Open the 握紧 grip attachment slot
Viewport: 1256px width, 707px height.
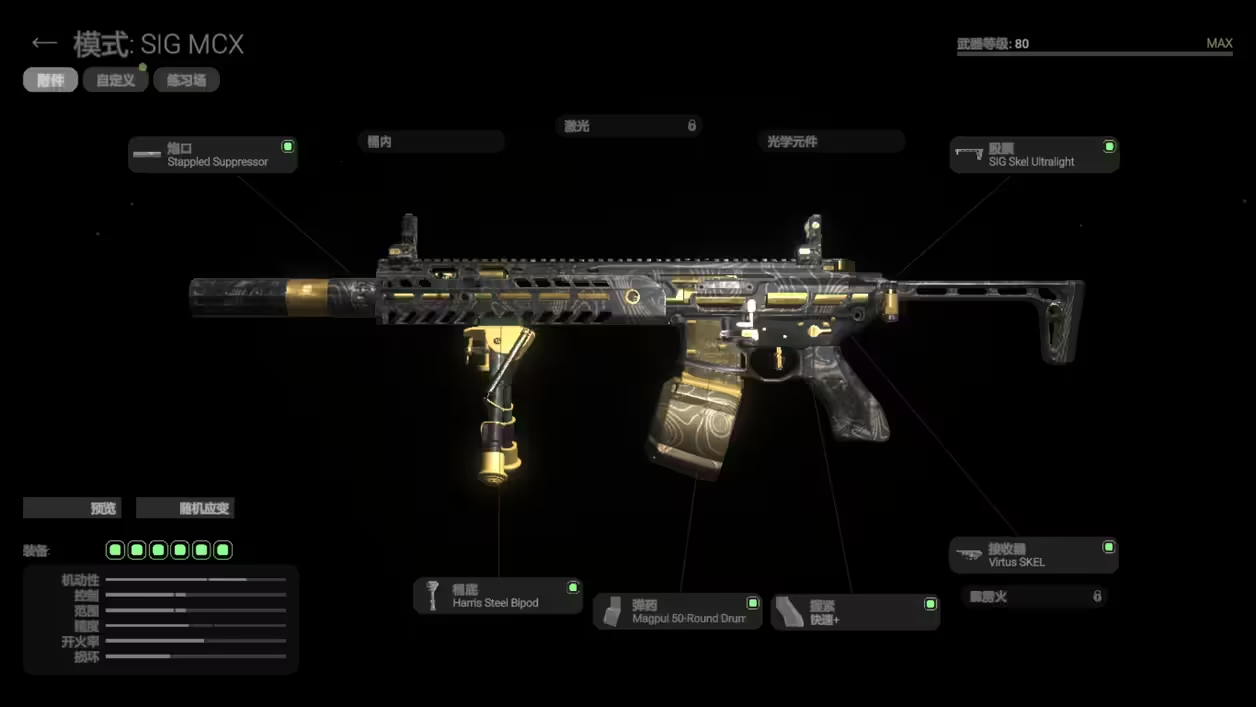coord(855,612)
